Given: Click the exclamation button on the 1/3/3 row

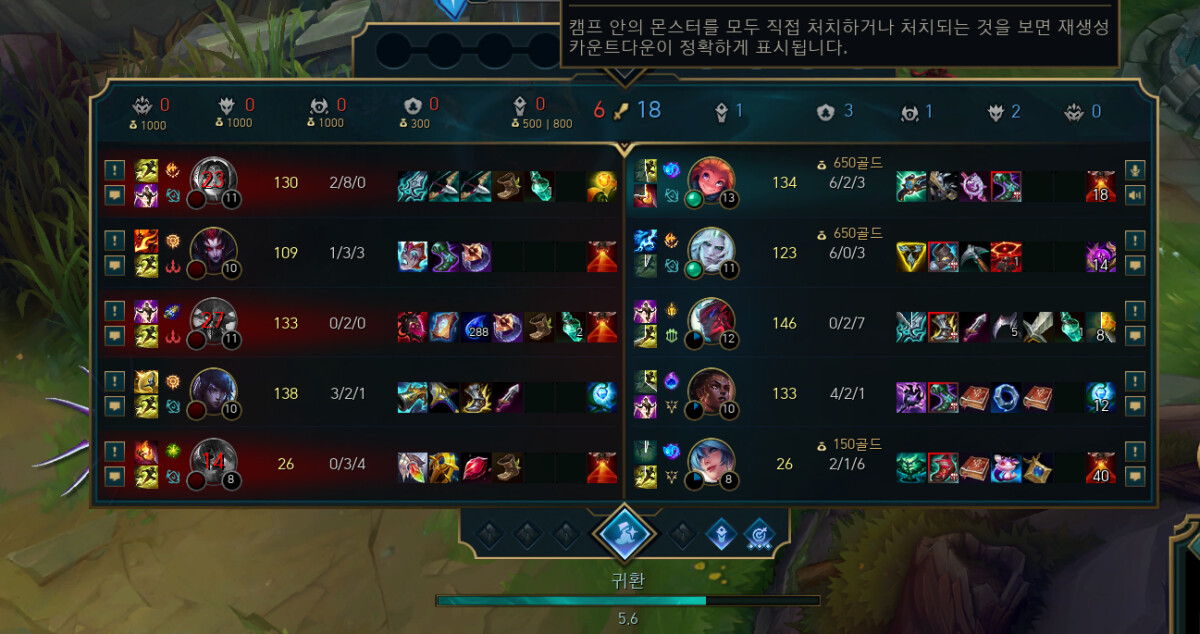Looking at the screenshot, I should [x=114, y=240].
